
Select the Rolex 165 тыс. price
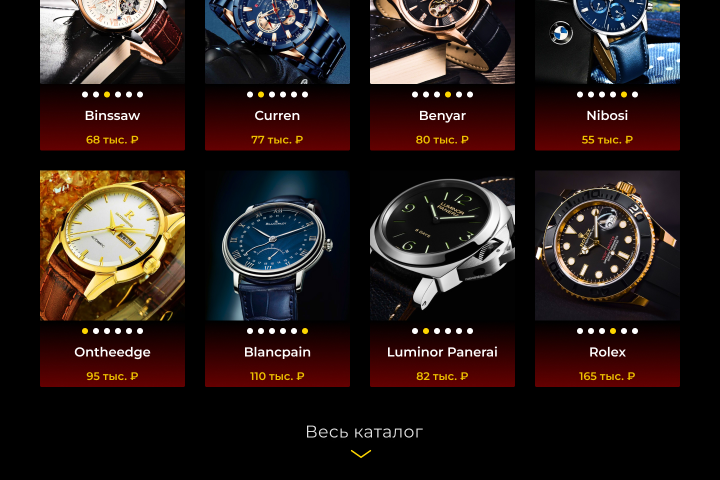[607, 377]
